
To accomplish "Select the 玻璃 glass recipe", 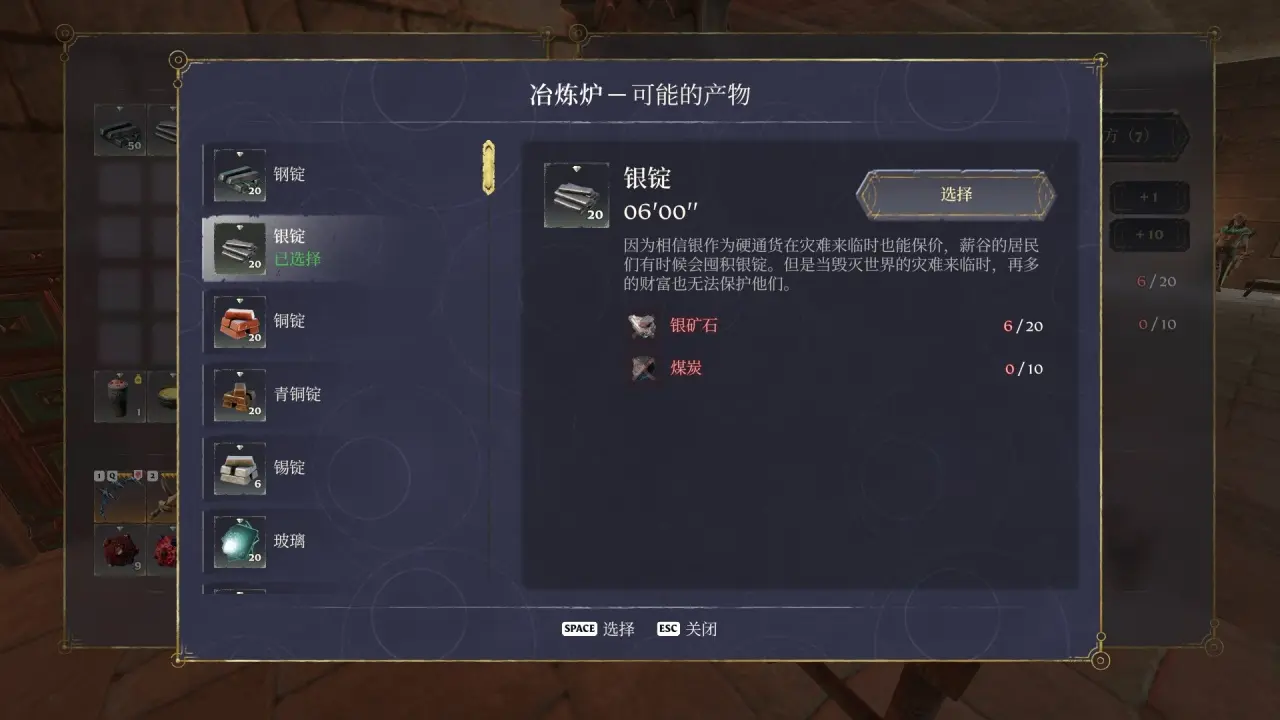I will pyautogui.click(x=290, y=541).
